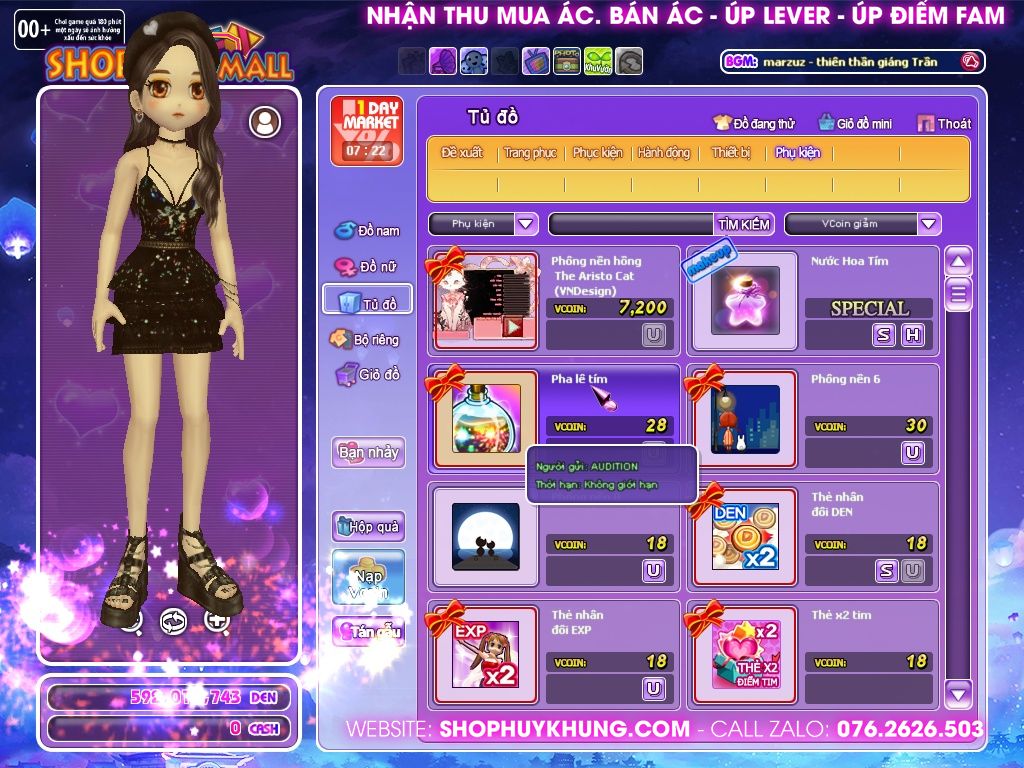
Task: Open the Hộp quà gift box
Action: tap(368, 526)
